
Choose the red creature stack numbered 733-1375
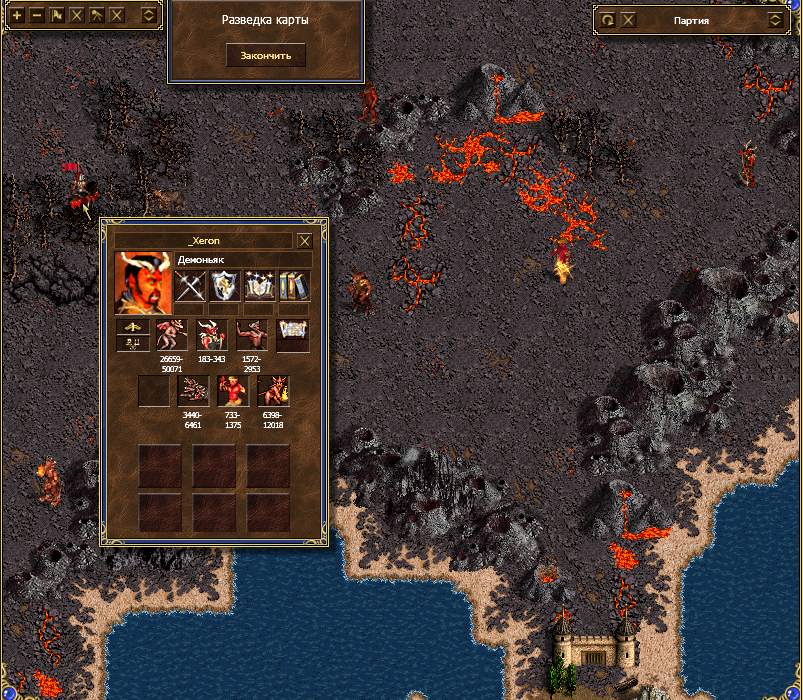point(232,391)
